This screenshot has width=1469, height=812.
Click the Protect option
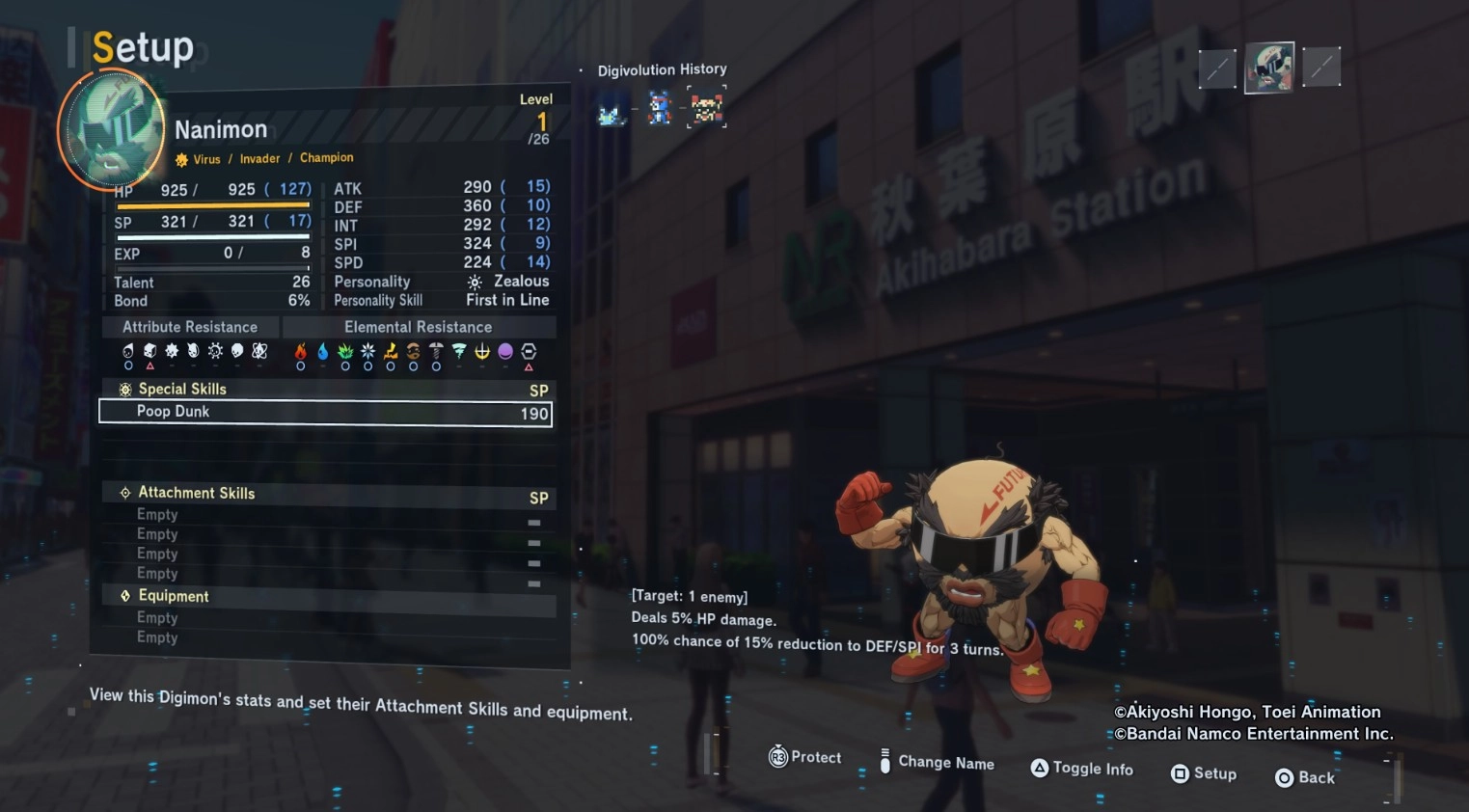(805, 758)
